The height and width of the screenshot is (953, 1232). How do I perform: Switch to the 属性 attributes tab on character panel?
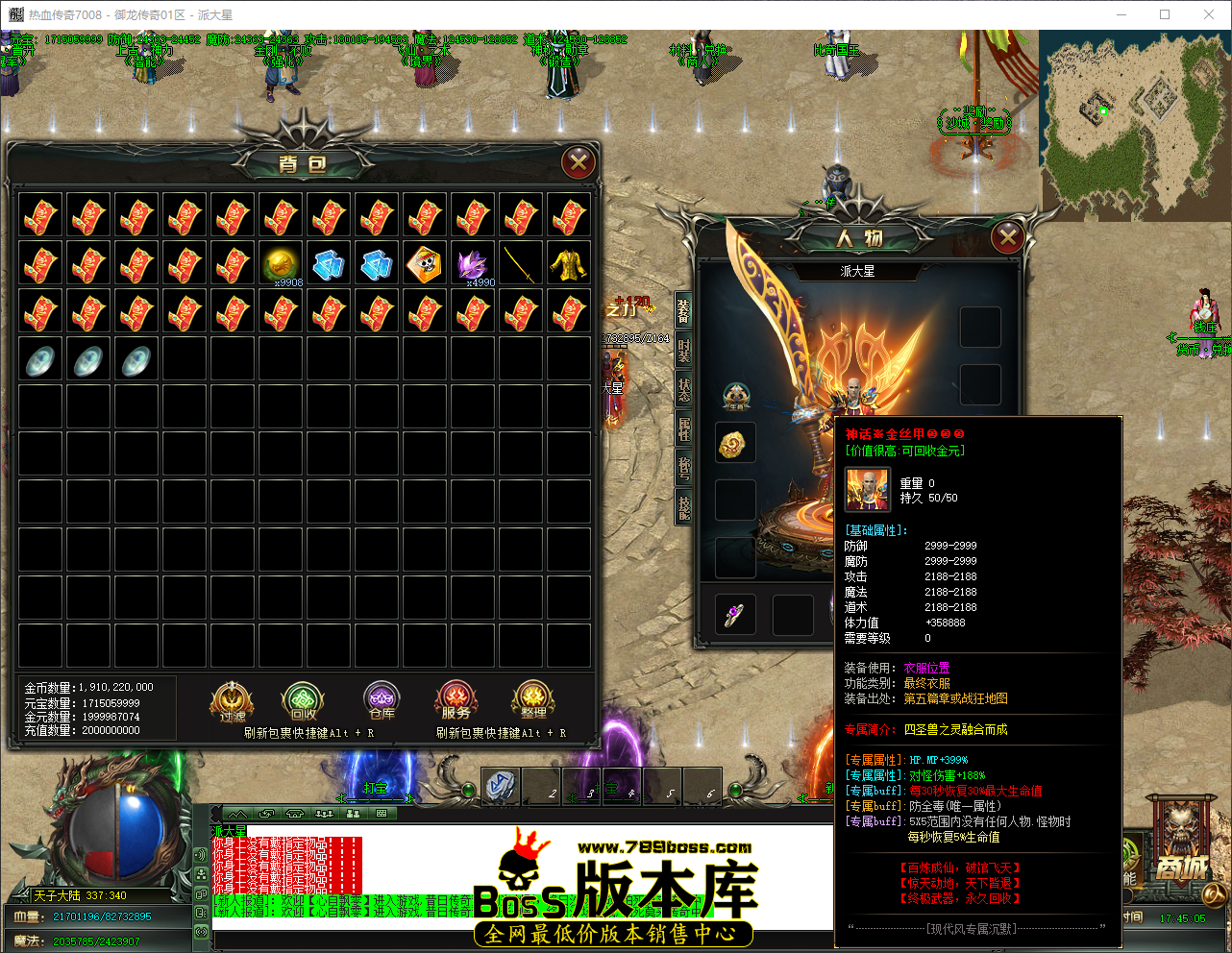[x=682, y=428]
